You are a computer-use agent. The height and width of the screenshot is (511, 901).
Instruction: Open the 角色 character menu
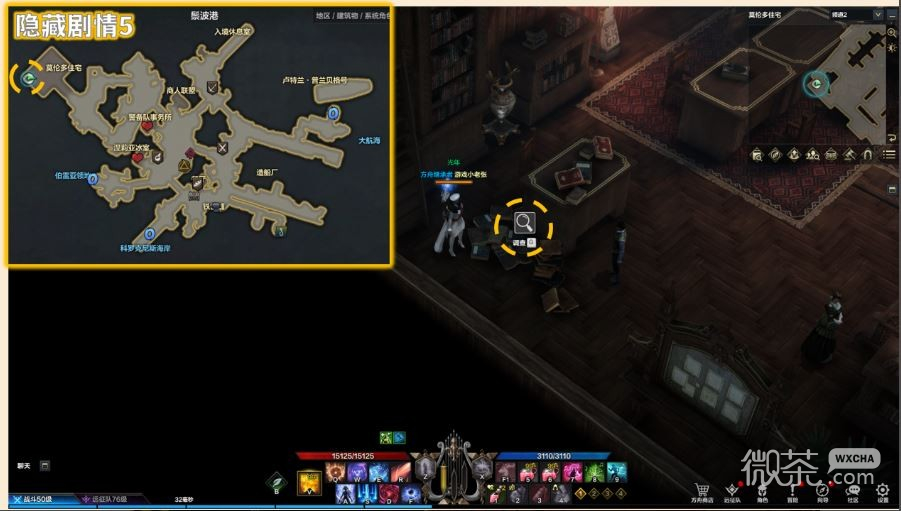click(762, 490)
